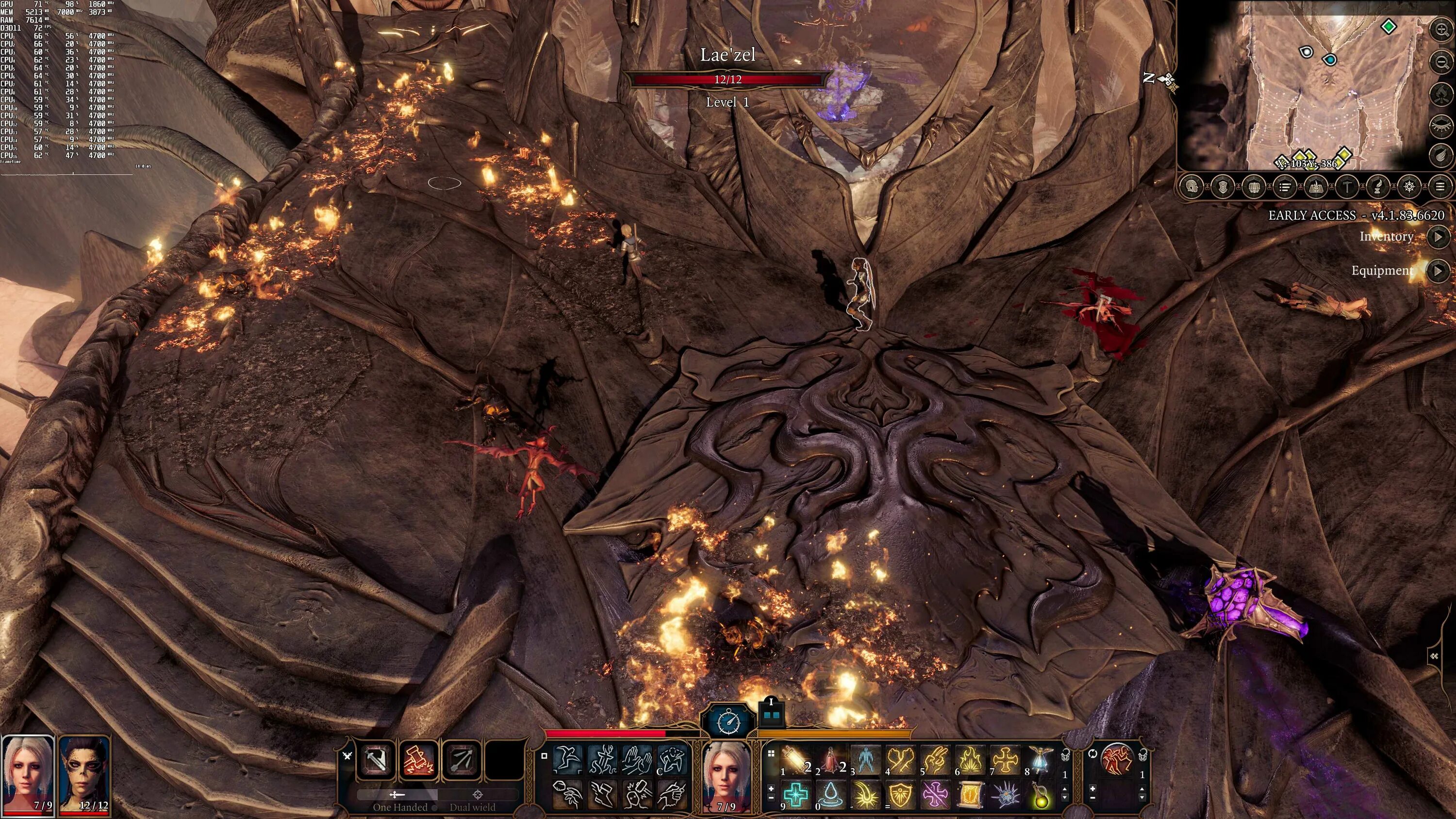Choose the ranged bow weapon slot

tap(463, 760)
